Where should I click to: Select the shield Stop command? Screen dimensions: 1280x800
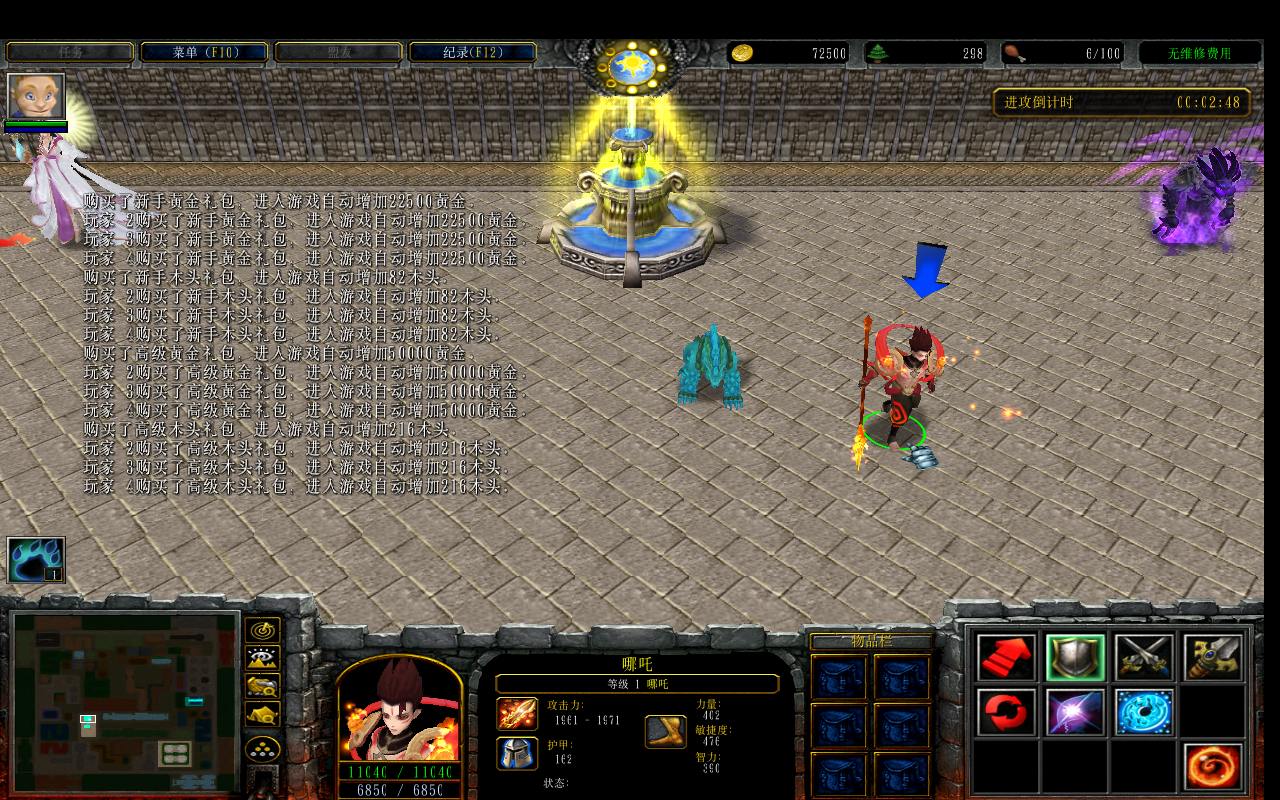1075,657
